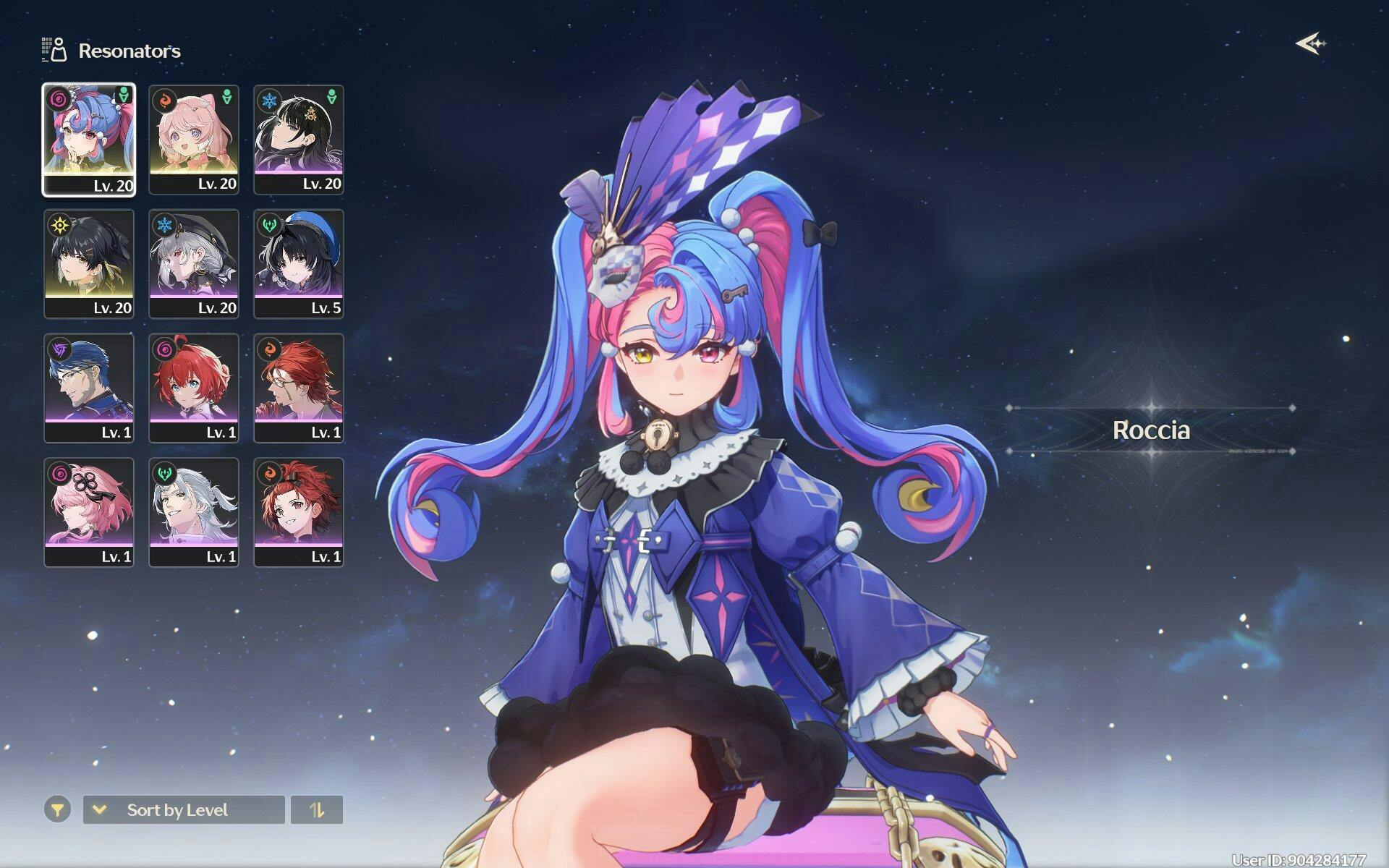Pick the red-haired blue-eyed Lv. 1 resonator

tap(194, 388)
